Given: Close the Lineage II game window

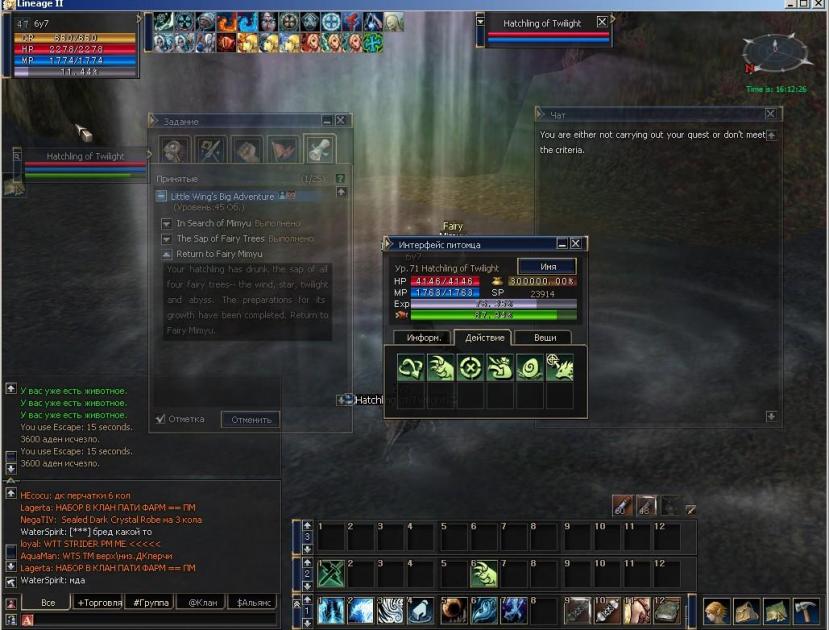Looking at the screenshot, I should (x=819, y=5).
